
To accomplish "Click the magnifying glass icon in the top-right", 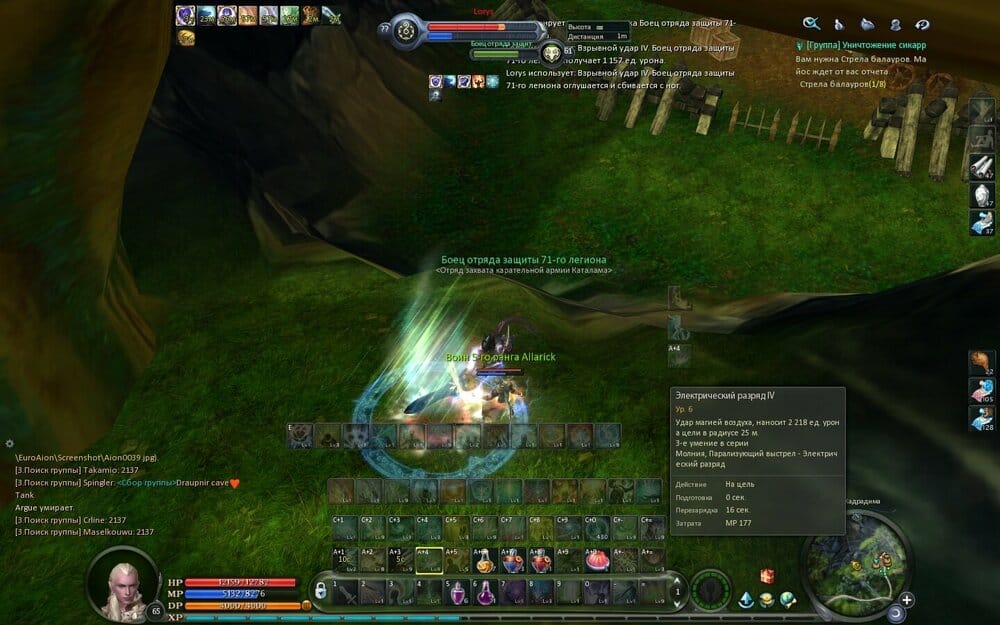I will point(811,24).
